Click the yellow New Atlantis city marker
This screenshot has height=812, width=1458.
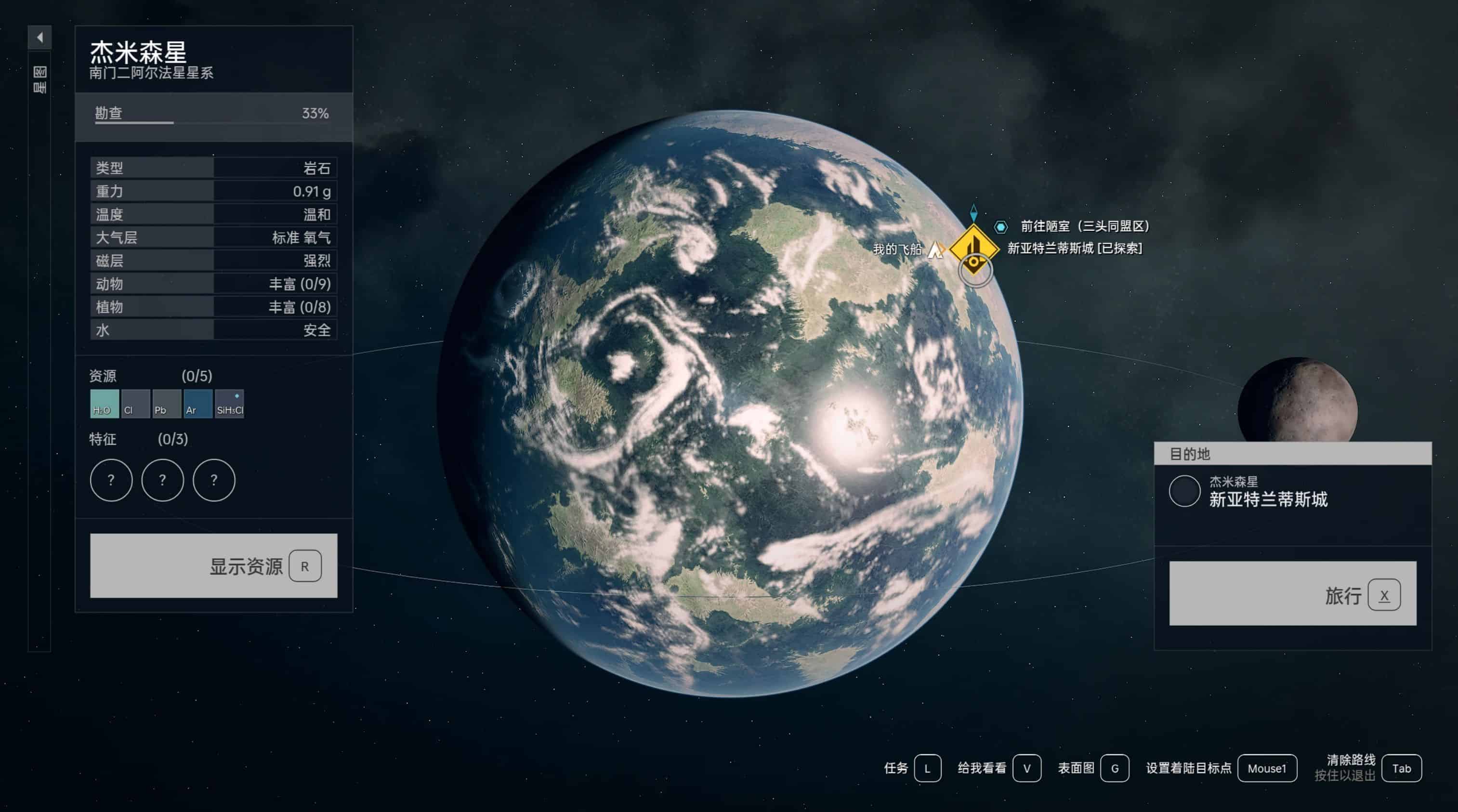pos(973,249)
